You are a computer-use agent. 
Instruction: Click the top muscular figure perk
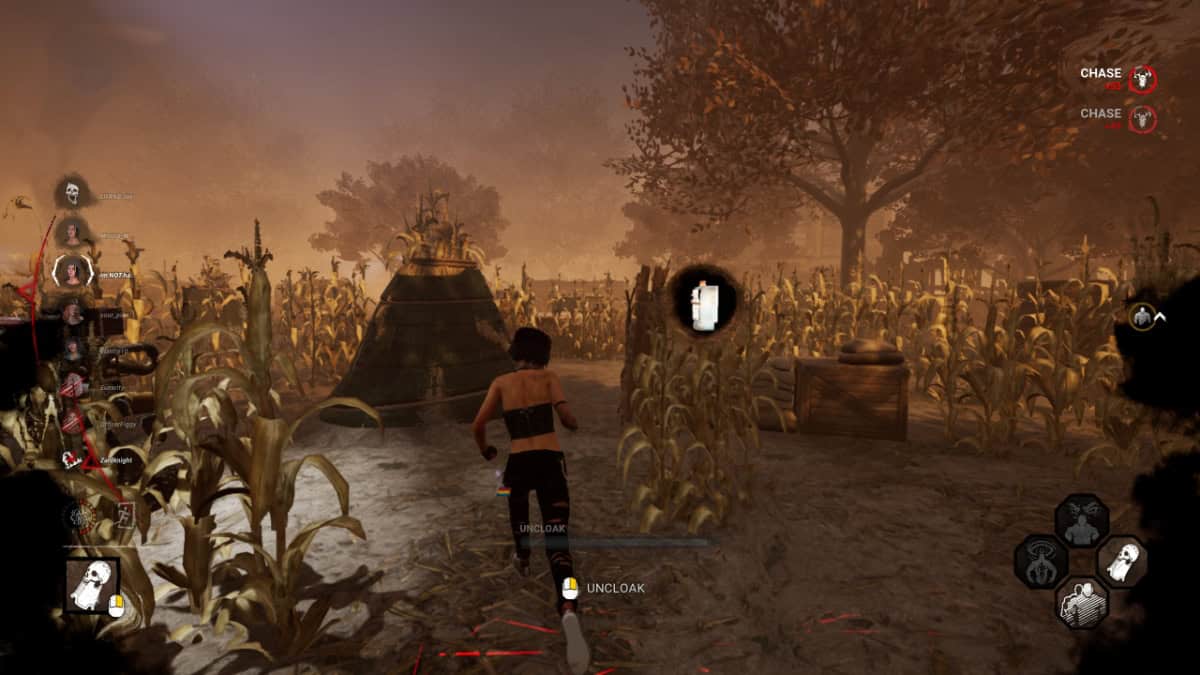[1081, 521]
